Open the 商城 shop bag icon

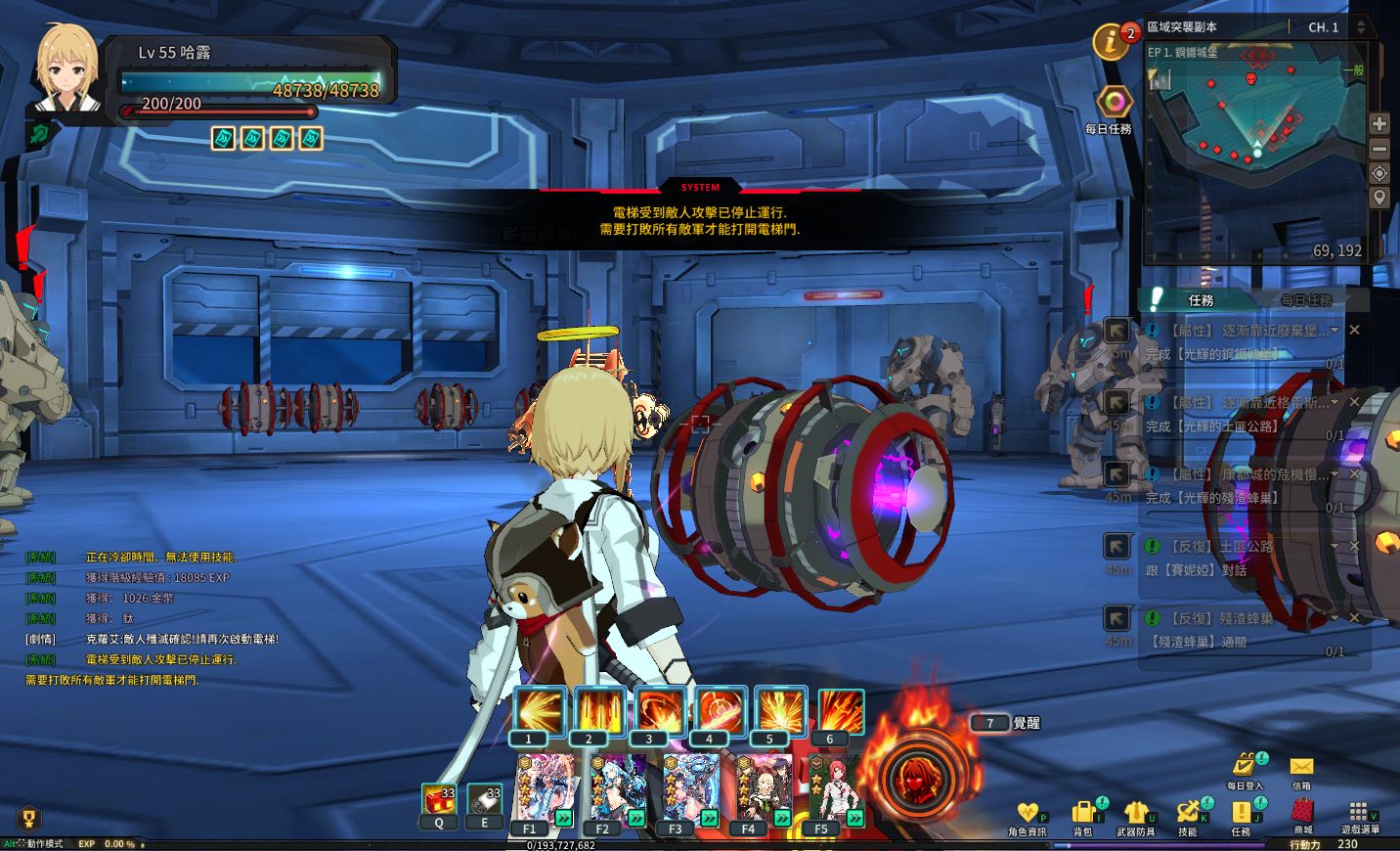coord(1303,812)
